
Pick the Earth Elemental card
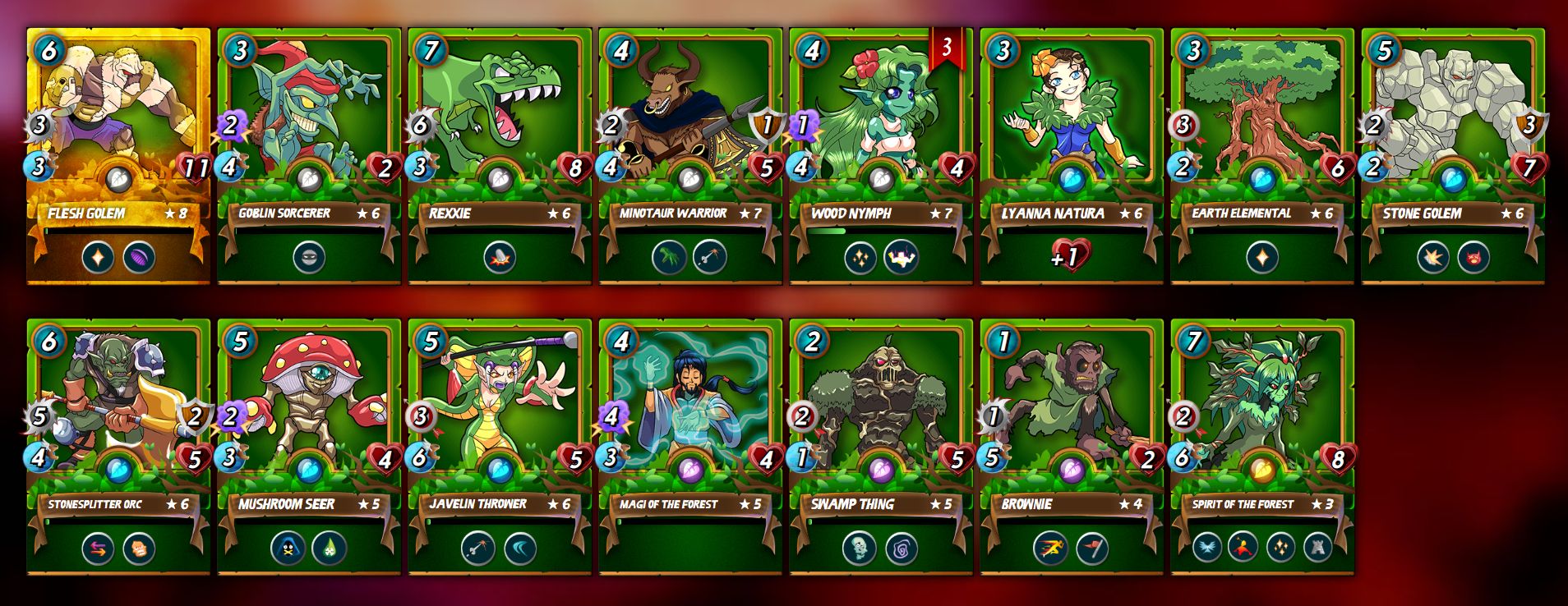[1262, 156]
